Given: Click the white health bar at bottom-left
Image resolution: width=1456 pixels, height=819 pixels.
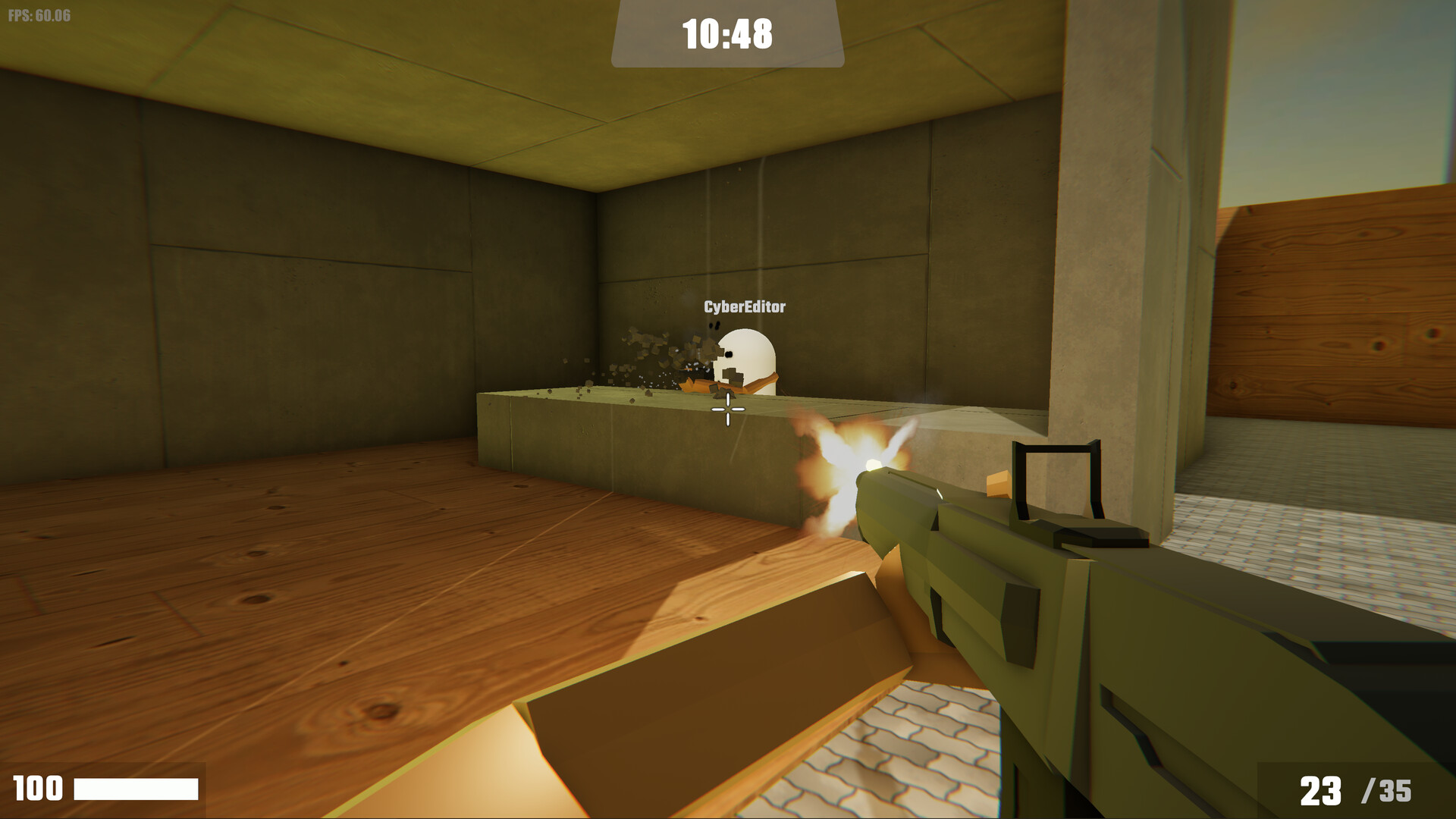Looking at the screenshot, I should [136, 788].
